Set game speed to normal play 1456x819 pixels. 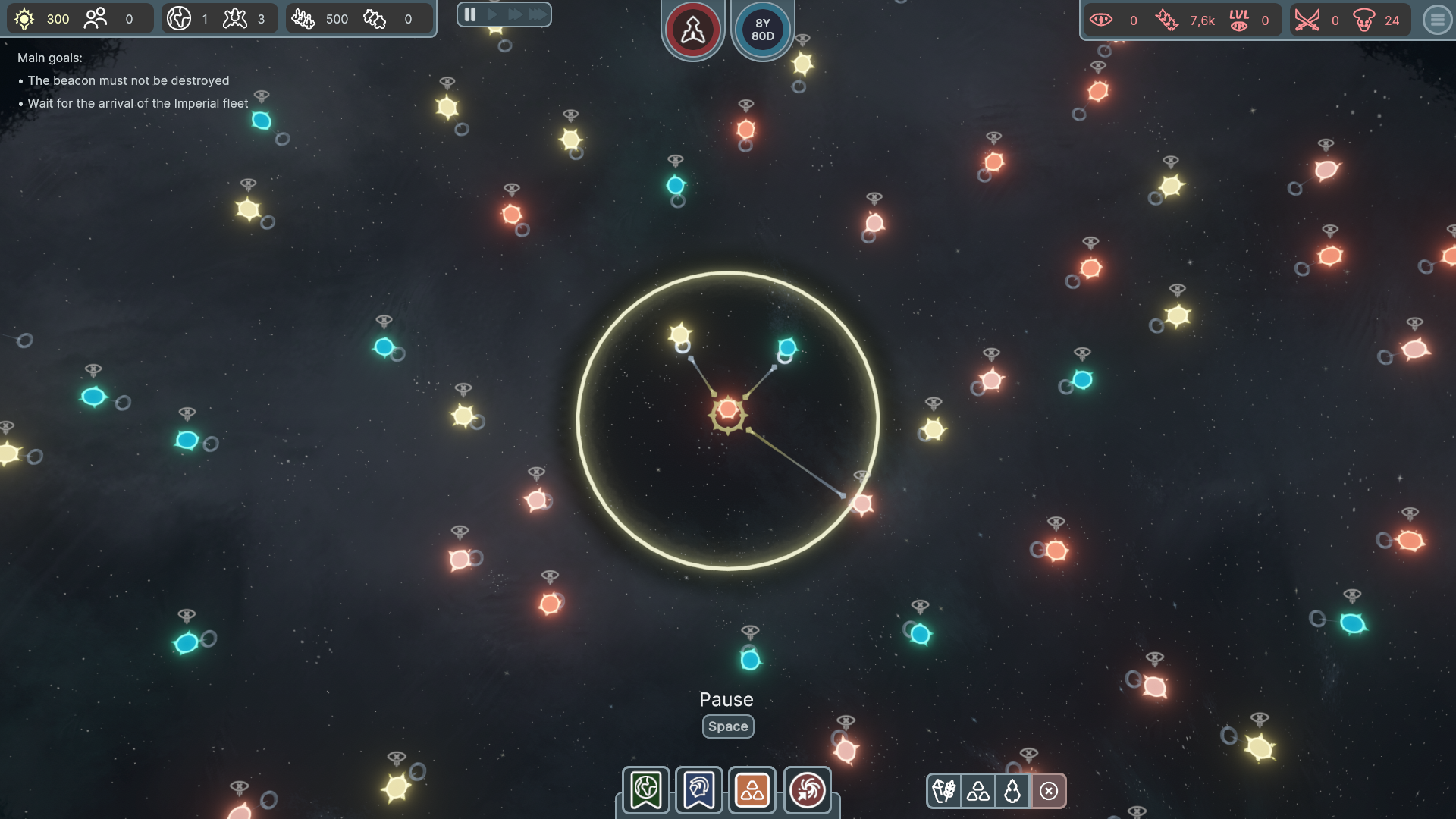493,14
